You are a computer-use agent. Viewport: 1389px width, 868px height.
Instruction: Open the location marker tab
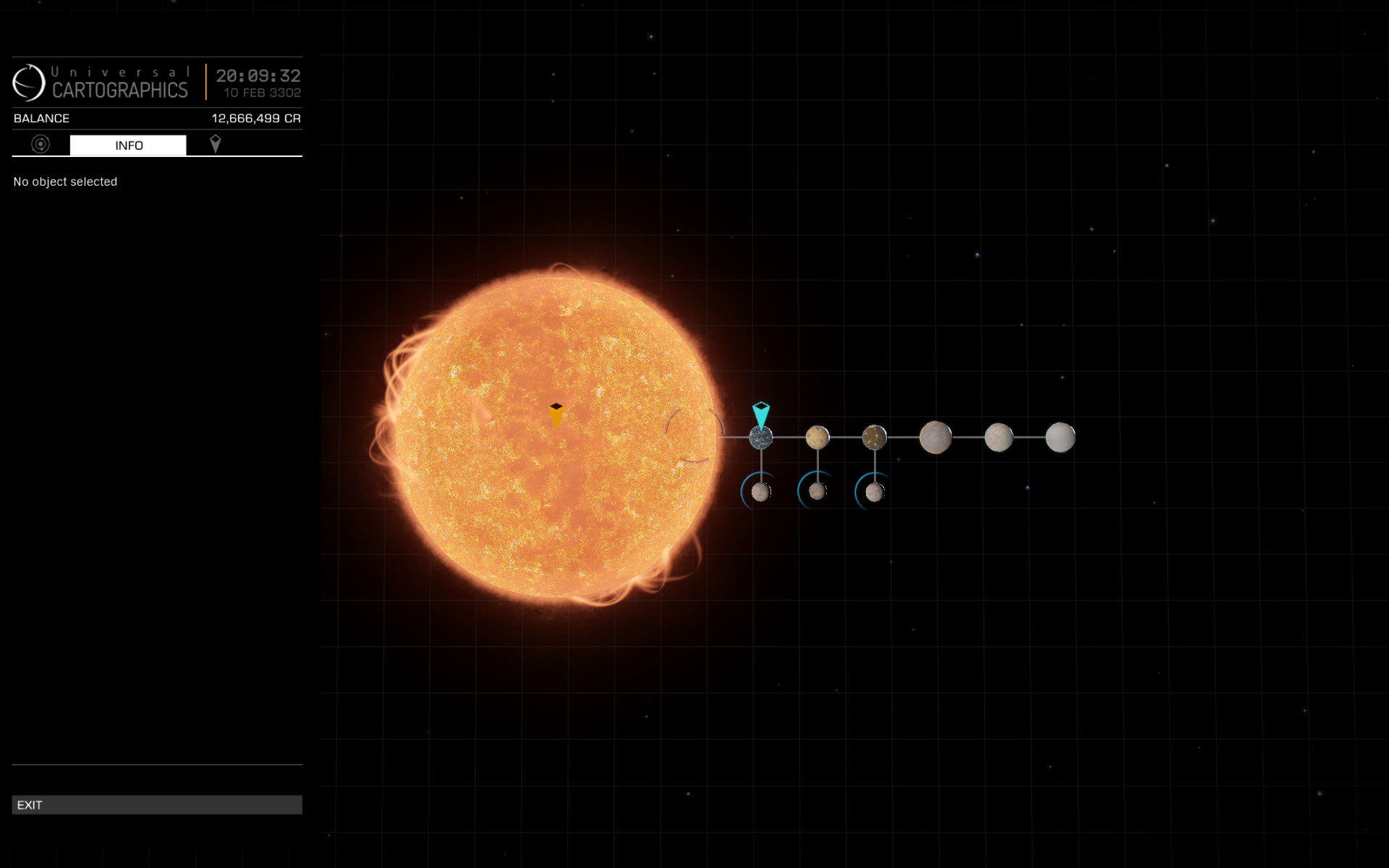[x=215, y=145]
